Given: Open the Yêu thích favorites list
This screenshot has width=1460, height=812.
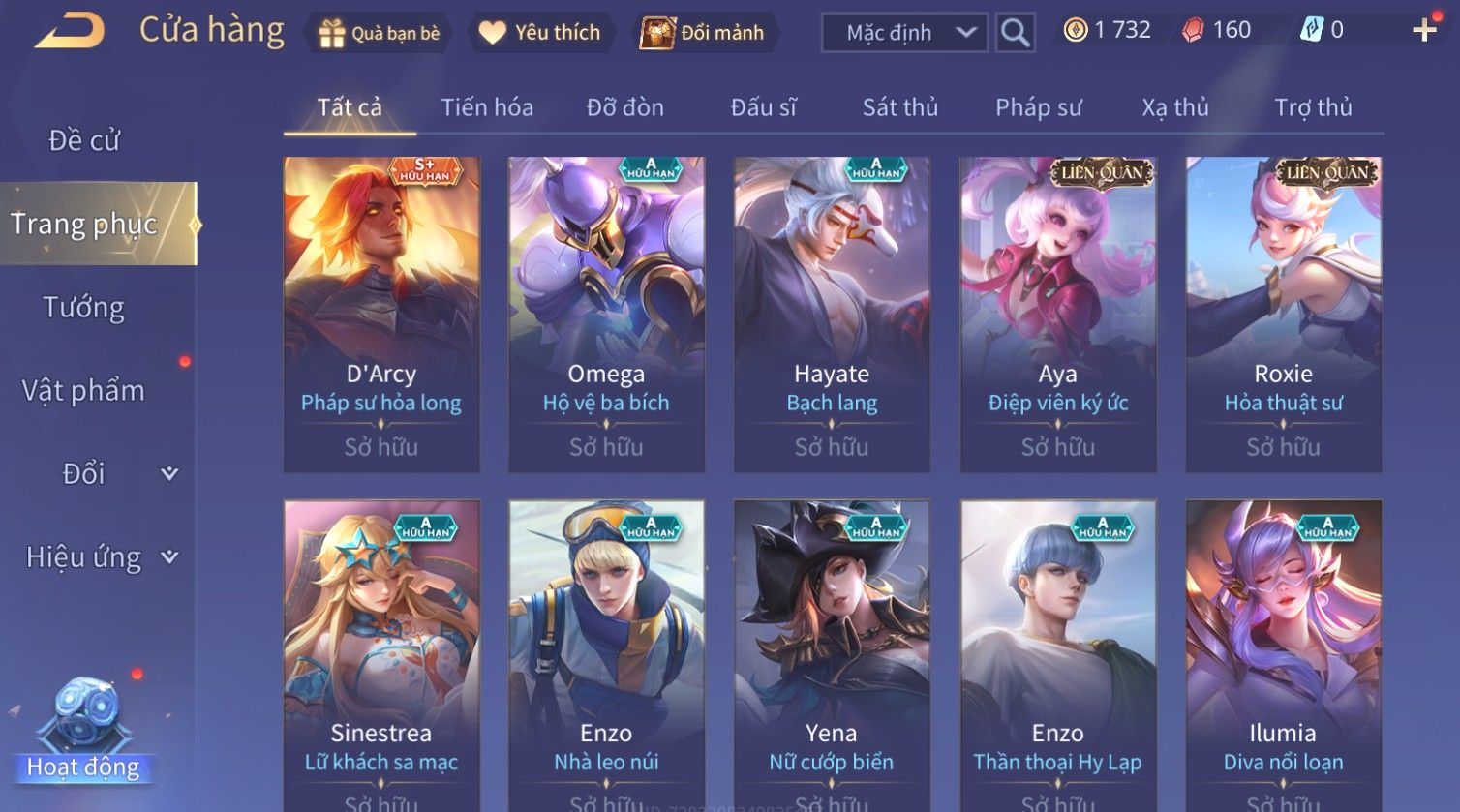Looking at the screenshot, I should tap(539, 33).
